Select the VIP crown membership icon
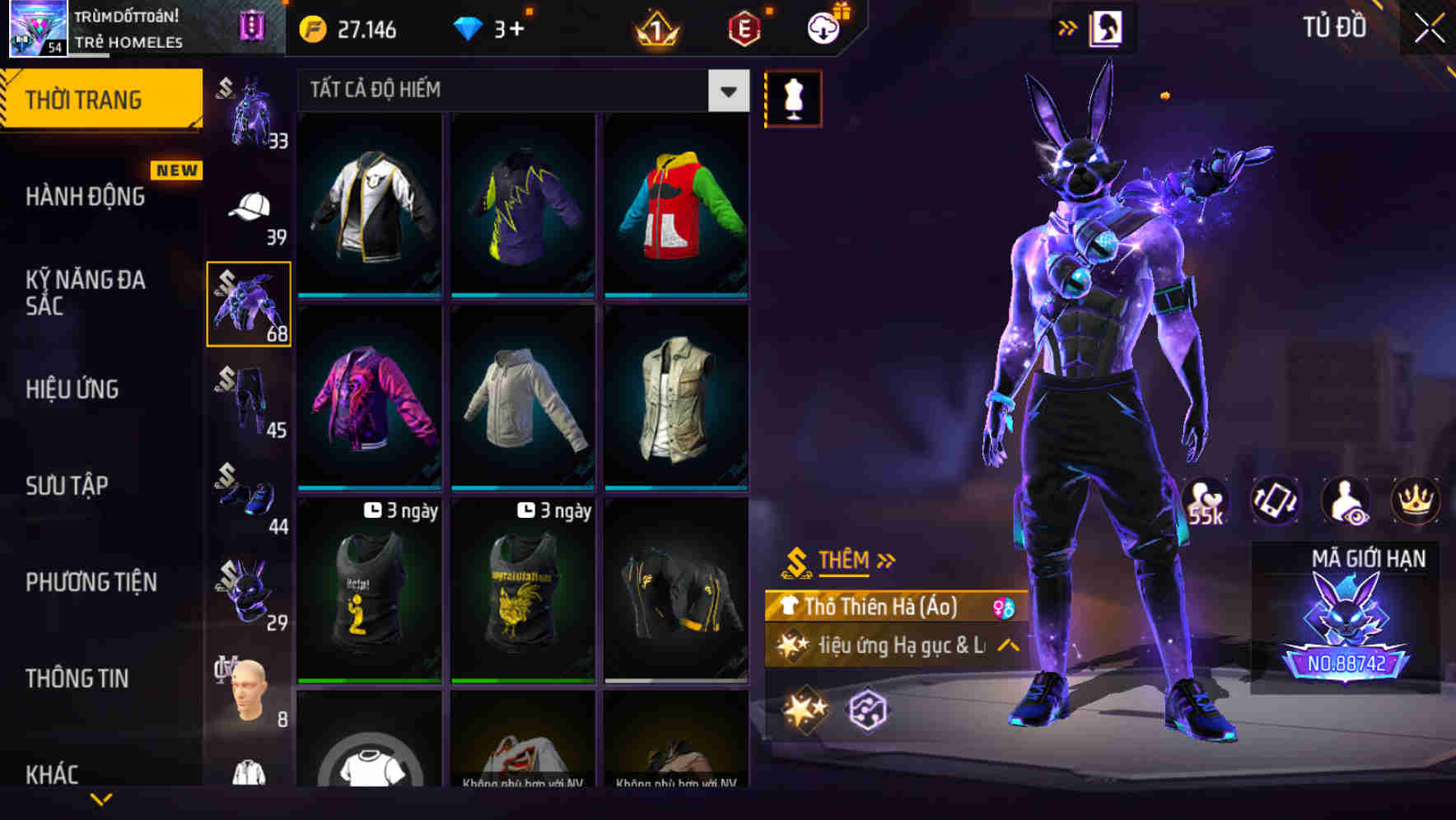The width and height of the screenshot is (1456, 820). pyautogui.click(x=1416, y=501)
